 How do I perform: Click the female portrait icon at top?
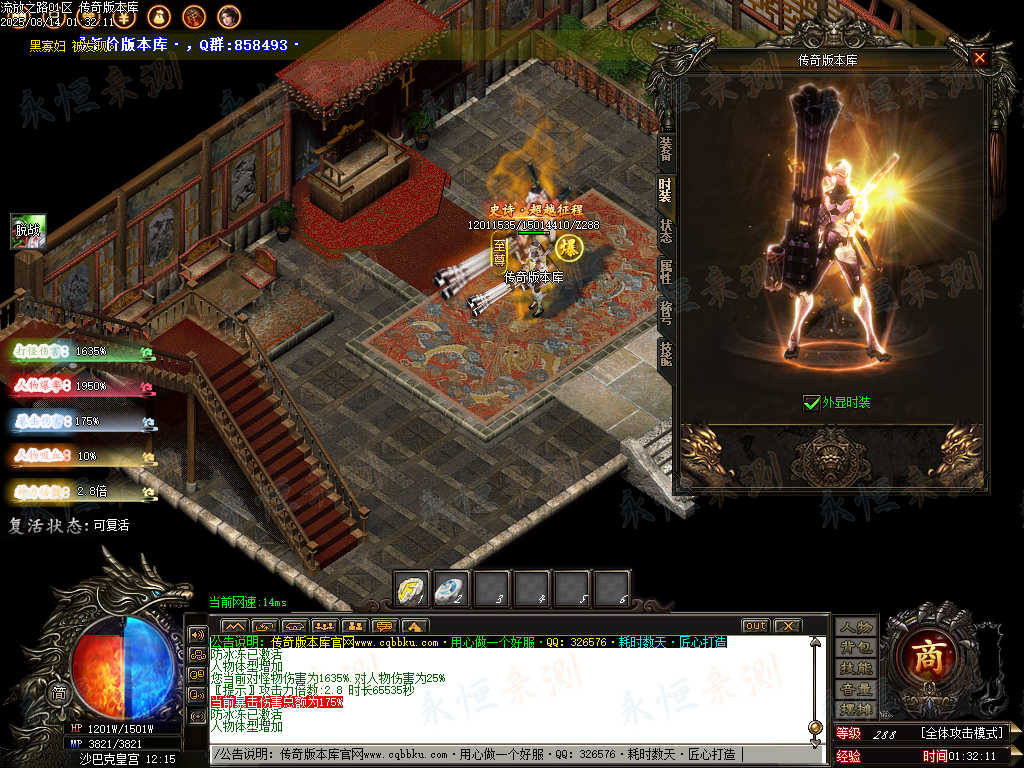229,16
